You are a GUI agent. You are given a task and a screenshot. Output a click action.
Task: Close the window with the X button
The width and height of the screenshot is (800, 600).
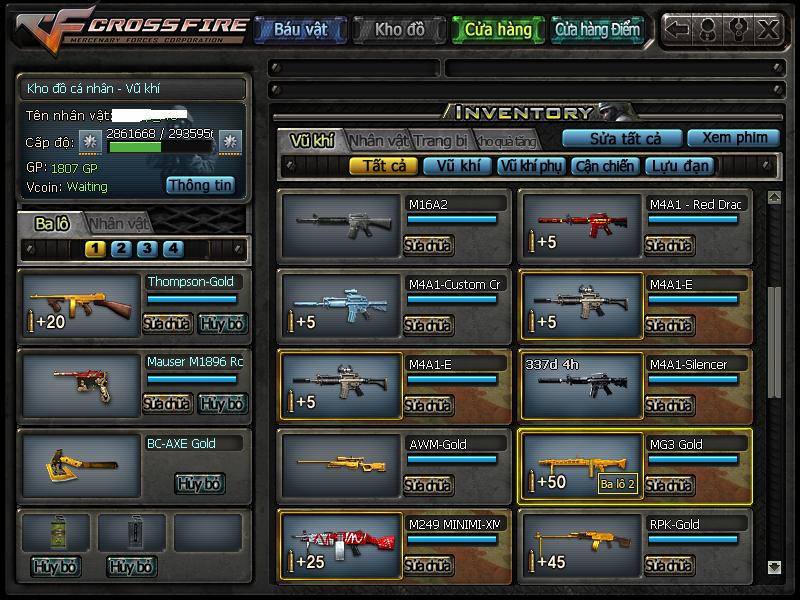[768, 30]
